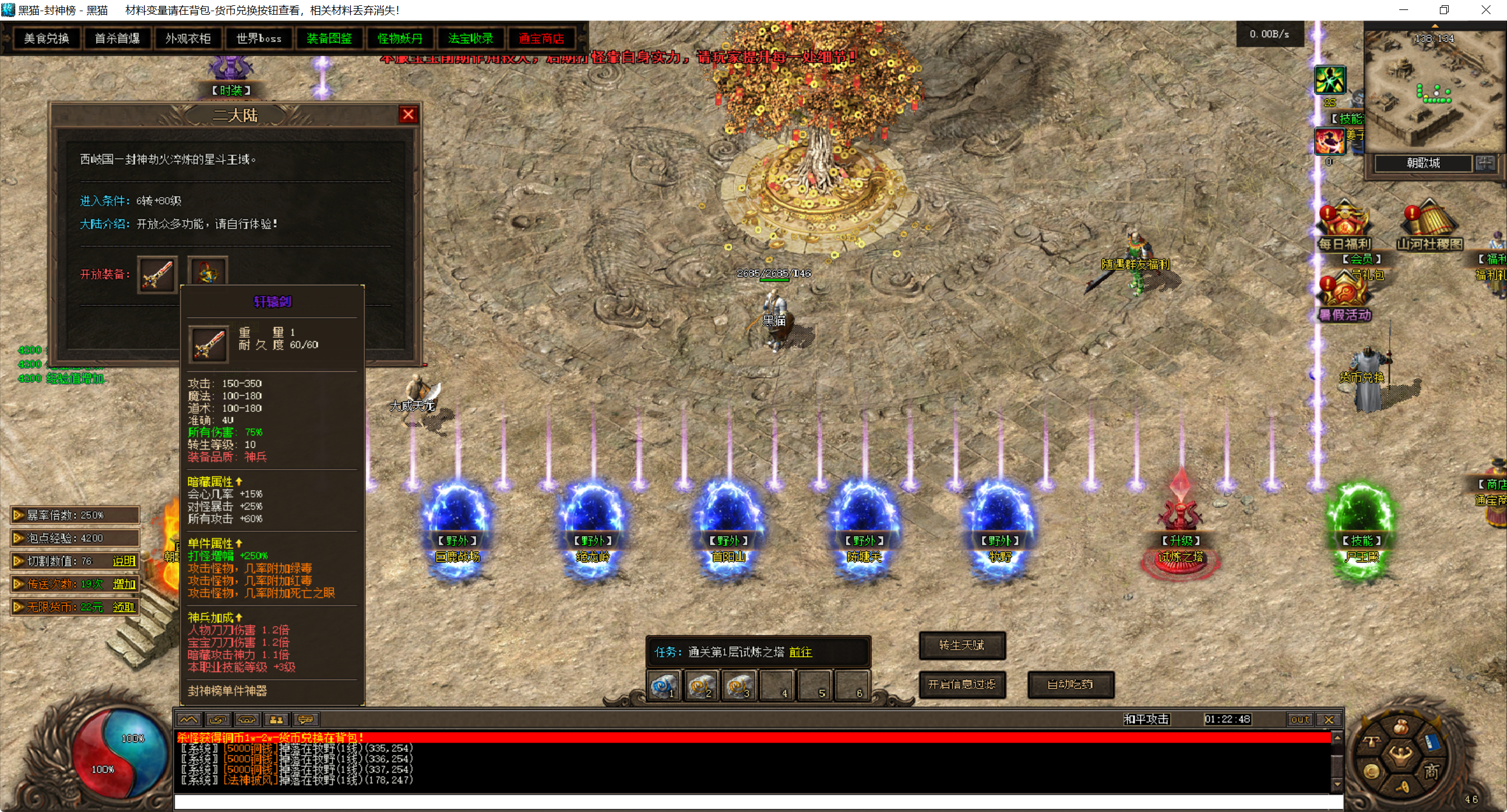Open the 暑假活动 event icon
This screenshot has height=812, width=1507.
tap(1345, 297)
